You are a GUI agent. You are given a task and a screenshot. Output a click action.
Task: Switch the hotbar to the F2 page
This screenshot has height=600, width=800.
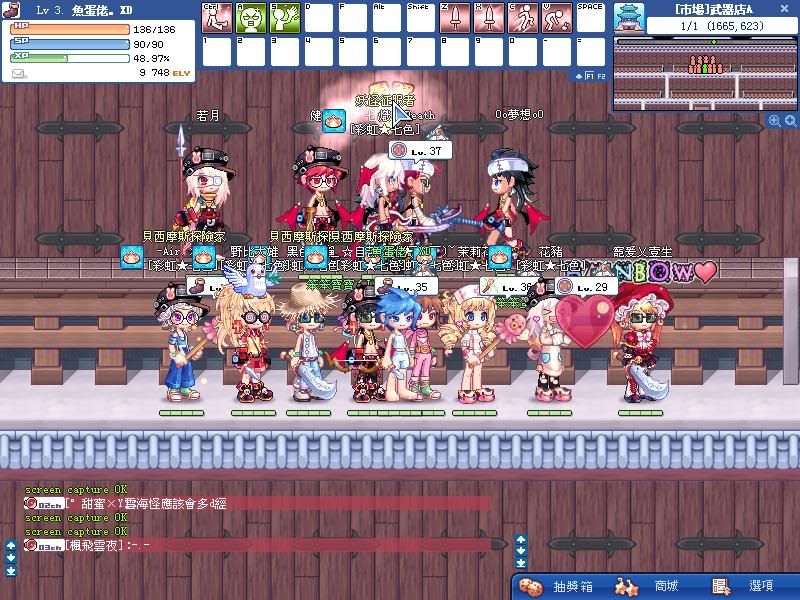click(601, 75)
